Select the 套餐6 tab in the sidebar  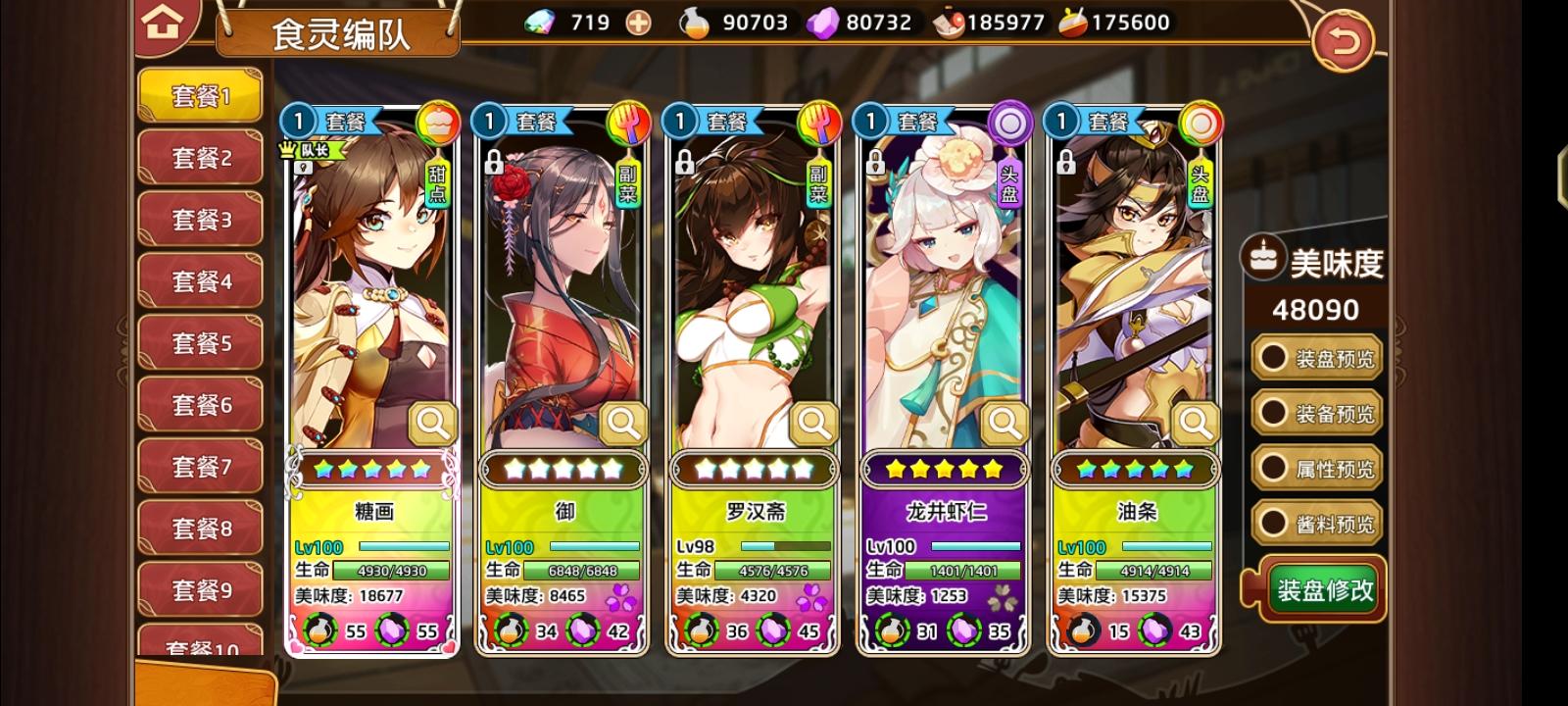[x=200, y=404]
